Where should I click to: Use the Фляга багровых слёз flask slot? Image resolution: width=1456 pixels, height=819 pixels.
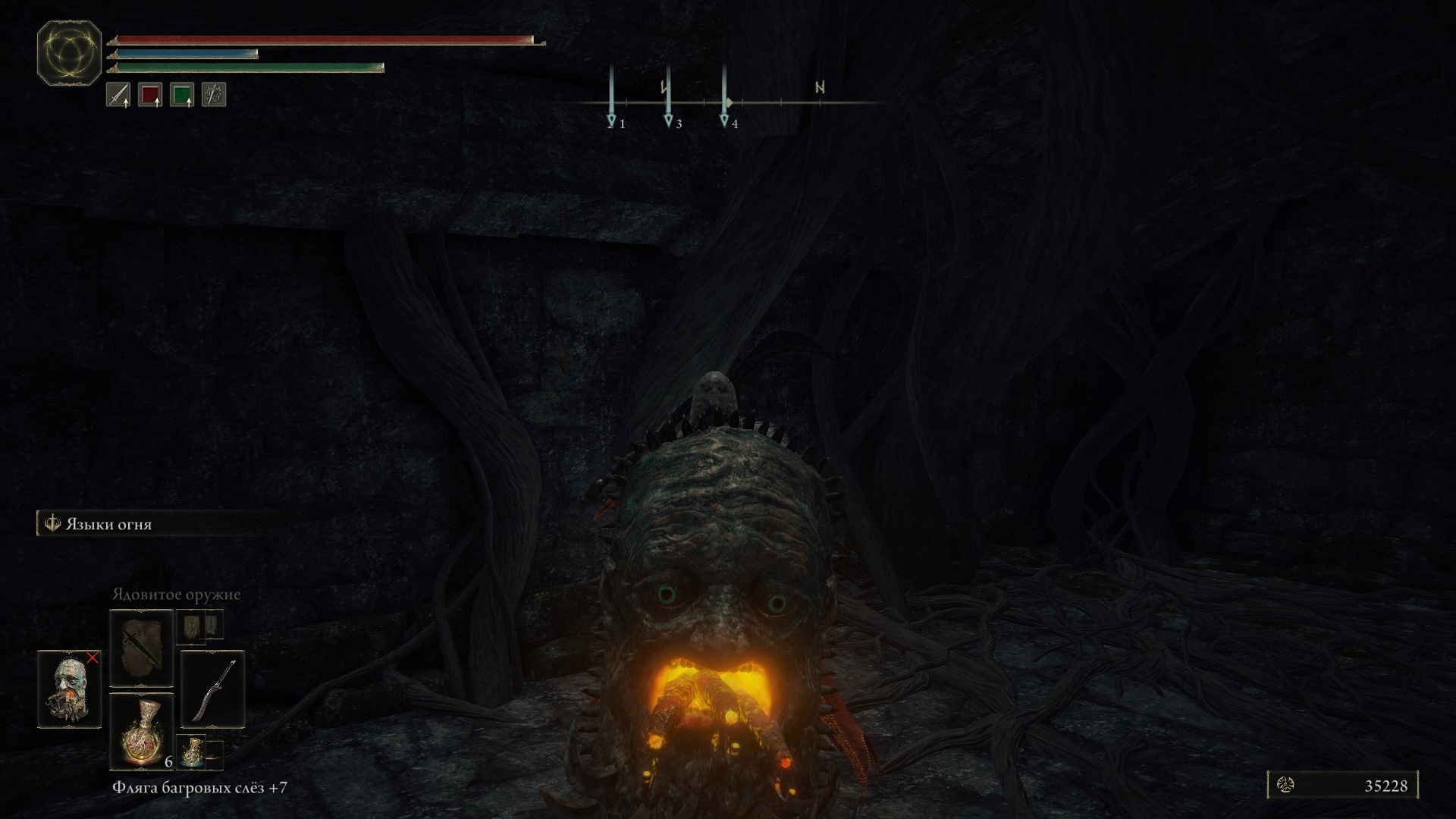[142, 731]
